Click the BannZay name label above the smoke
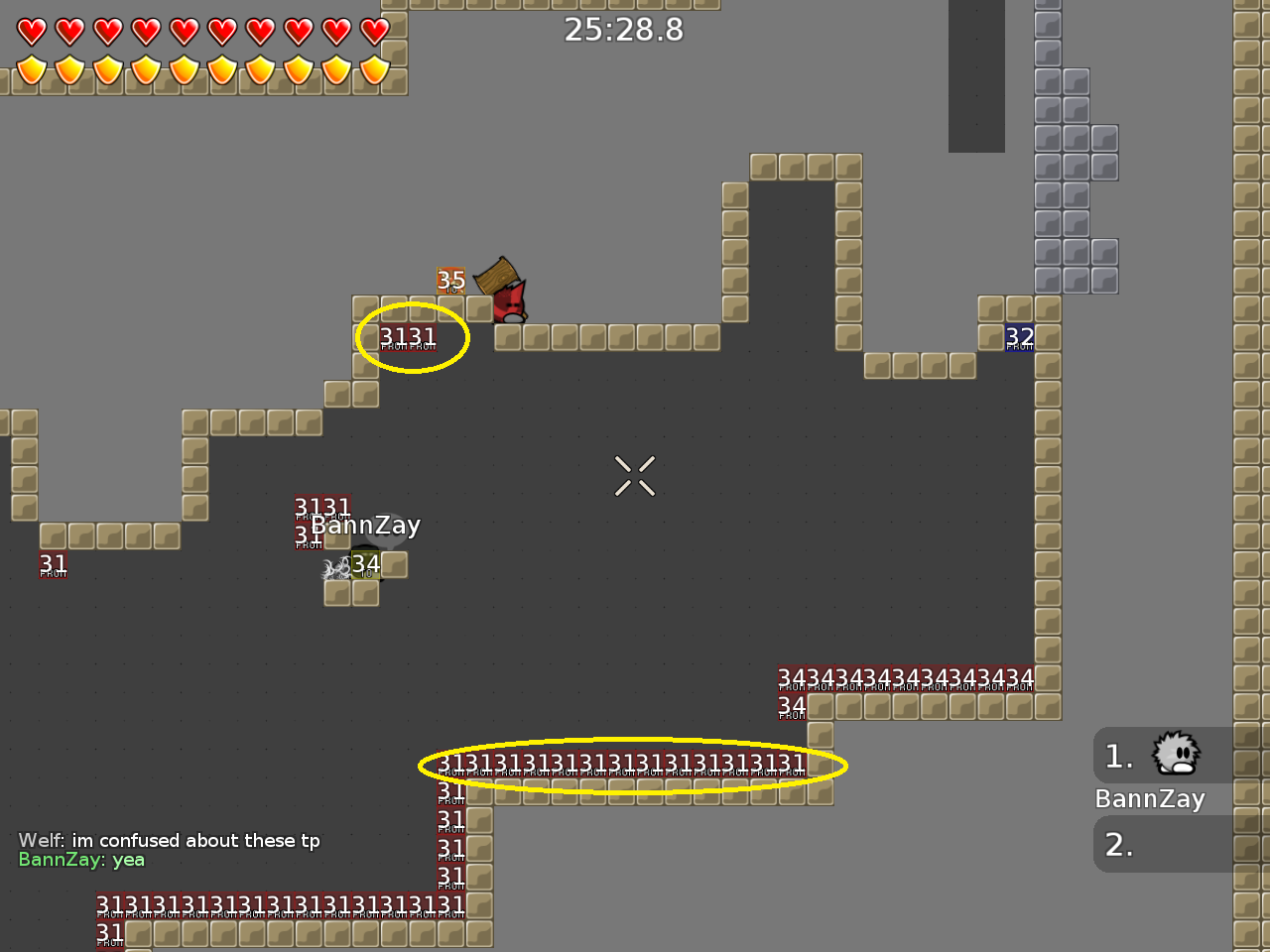 (x=364, y=525)
